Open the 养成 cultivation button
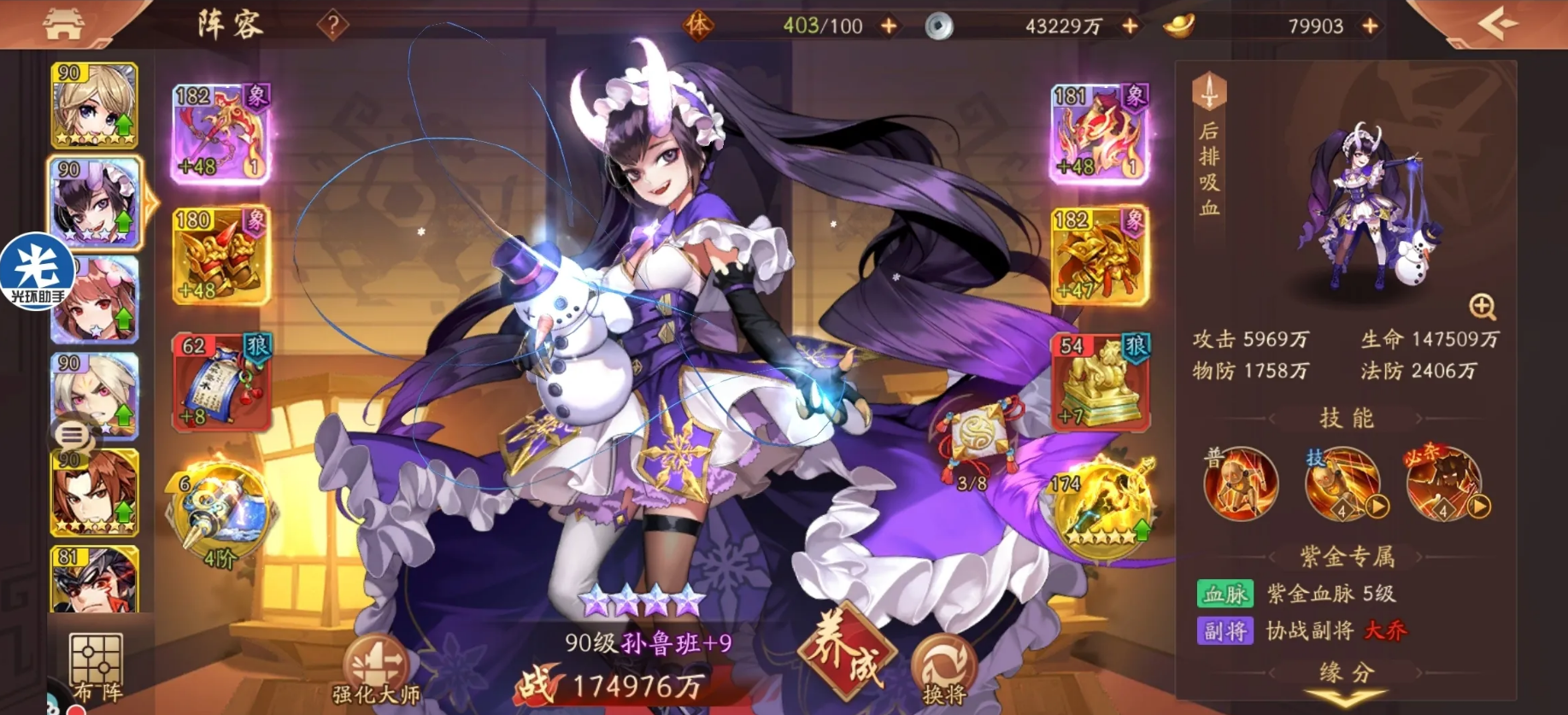 pyautogui.click(x=846, y=656)
